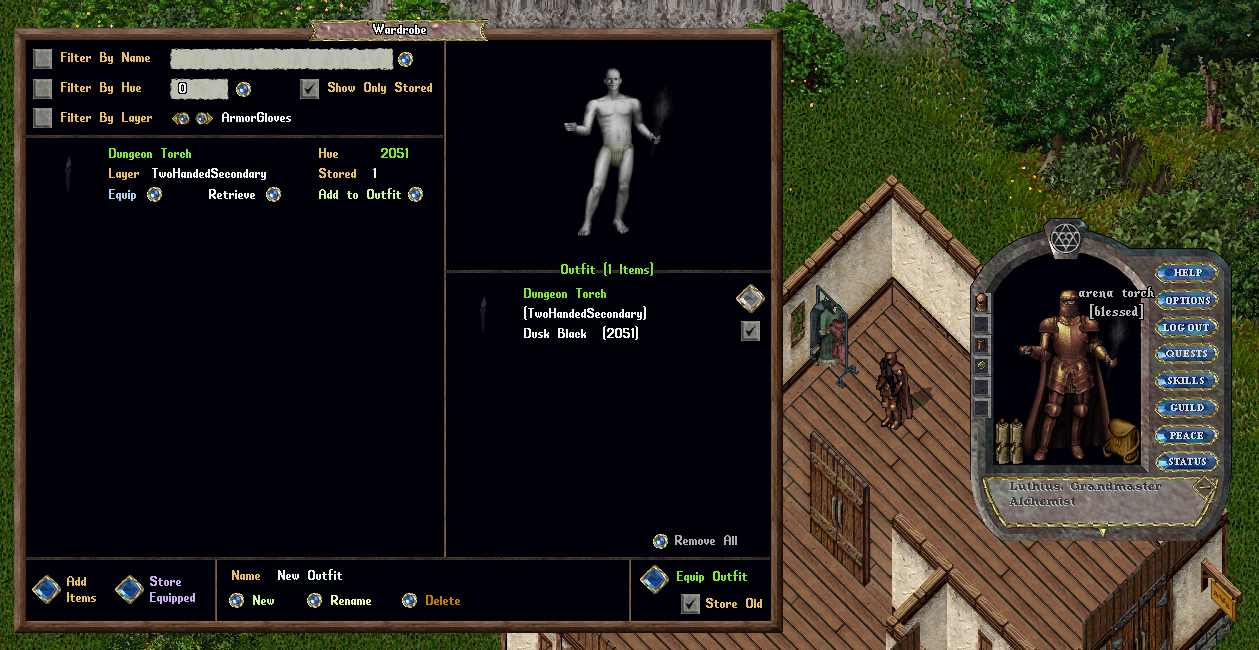Store Equipped items in wardrobe
The height and width of the screenshot is (650, 1259).
(x=129, y=589)
